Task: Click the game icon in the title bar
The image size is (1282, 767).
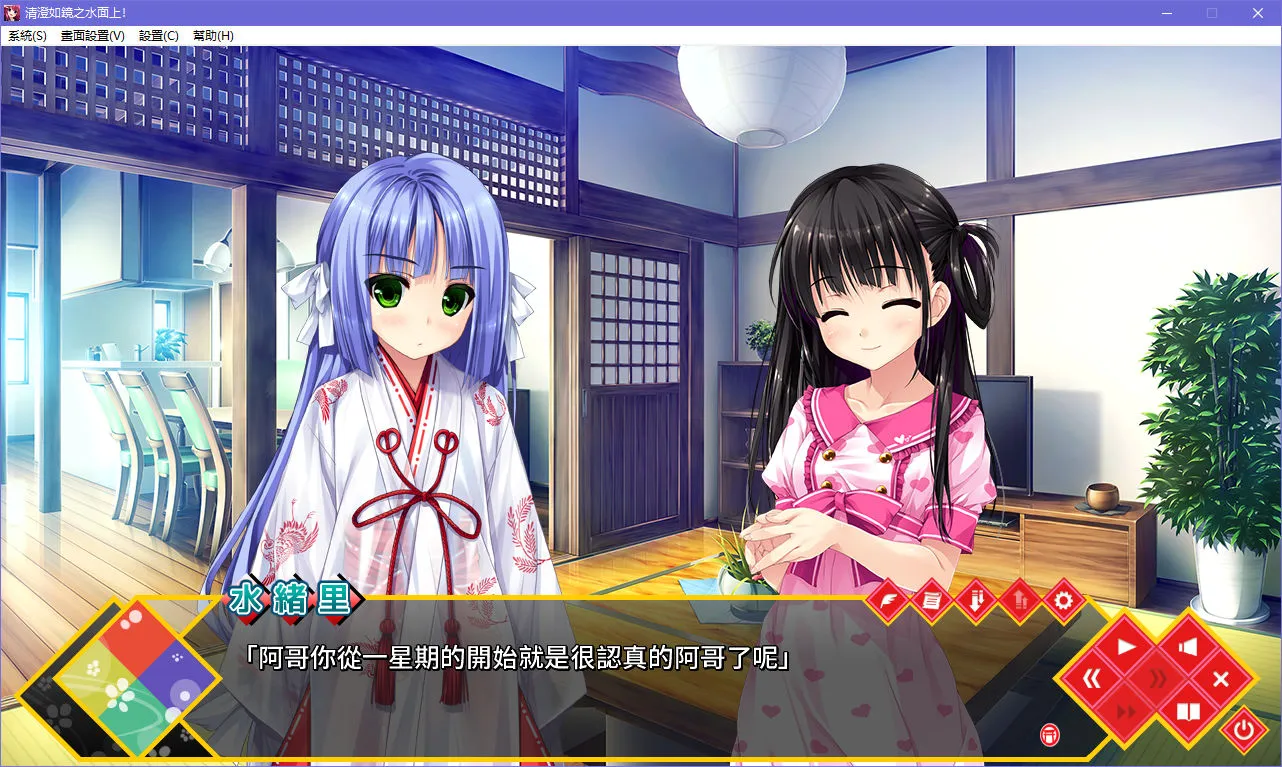Action: point(12,13)
